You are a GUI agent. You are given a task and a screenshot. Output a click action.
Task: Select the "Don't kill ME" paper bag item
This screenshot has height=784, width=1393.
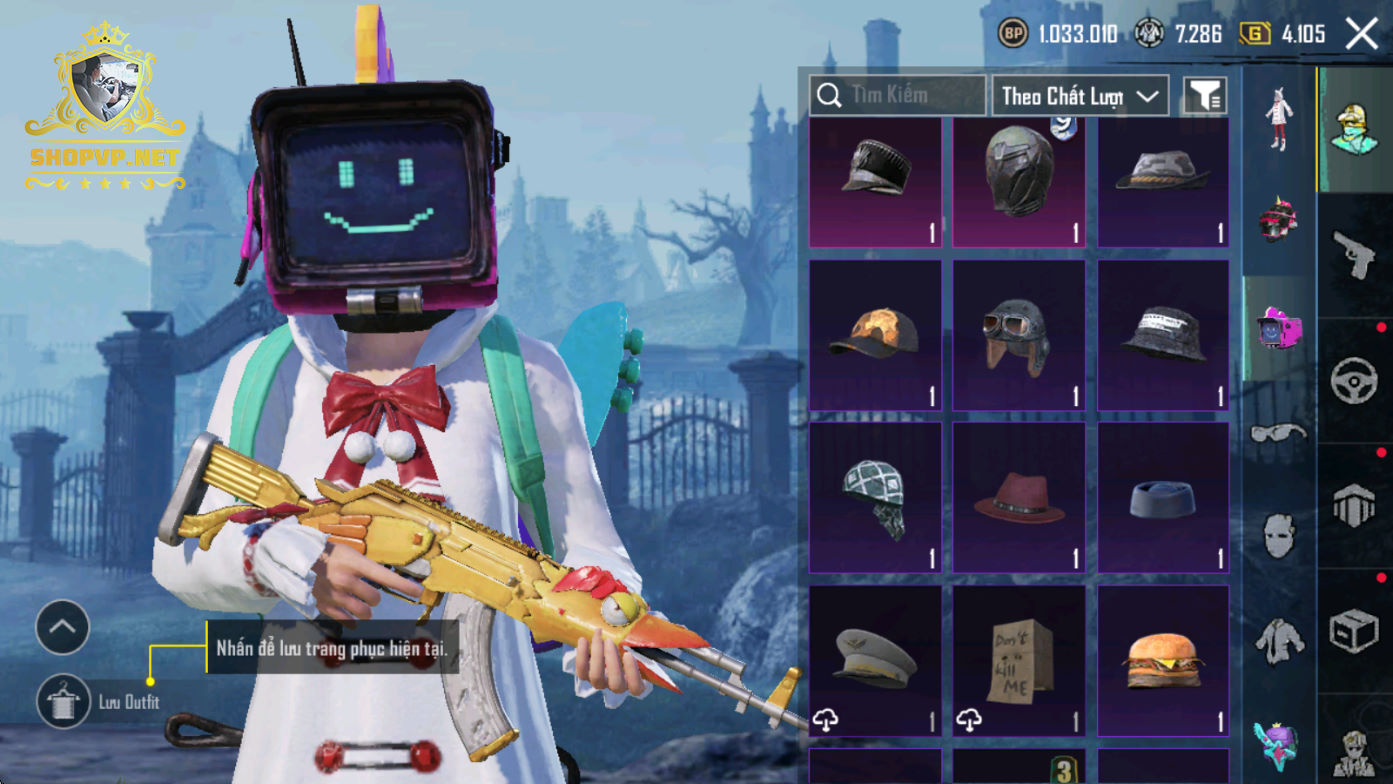point(1019,661)
